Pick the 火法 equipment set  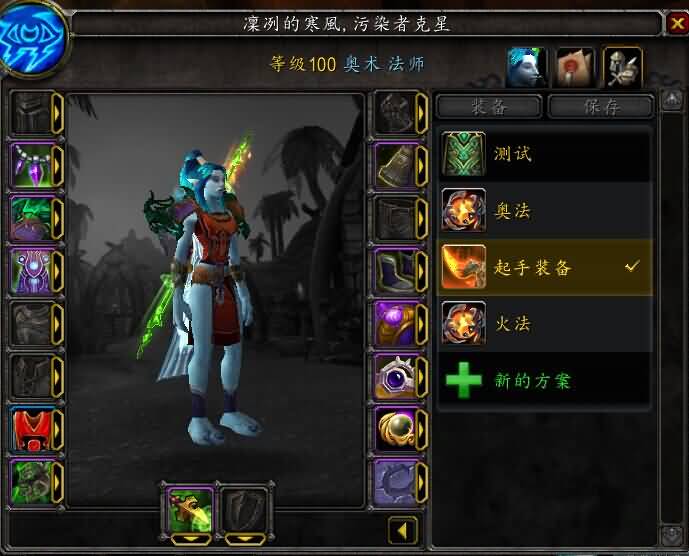[545, 324]
